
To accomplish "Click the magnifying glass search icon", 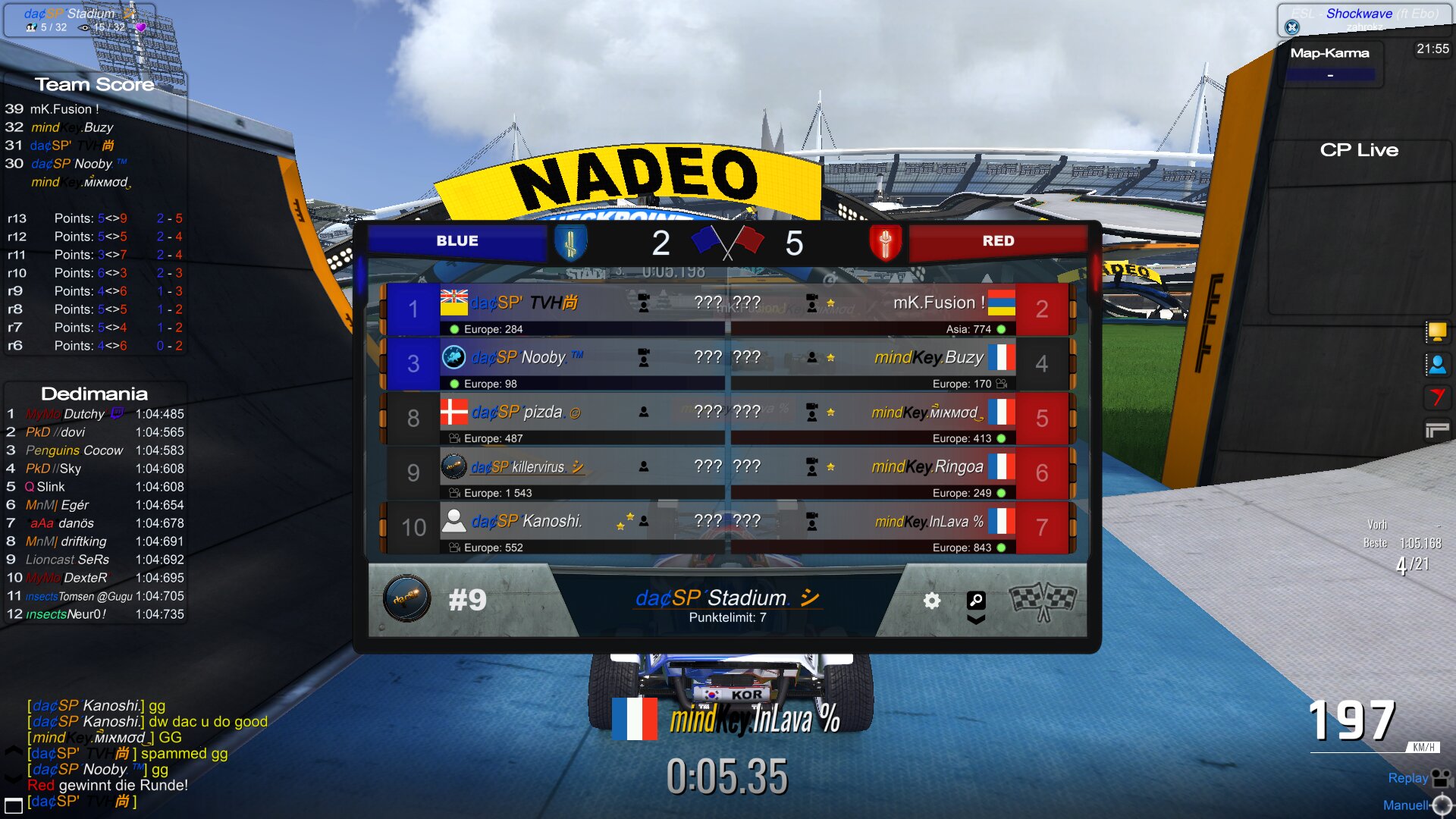I will (x=976, y=600).
